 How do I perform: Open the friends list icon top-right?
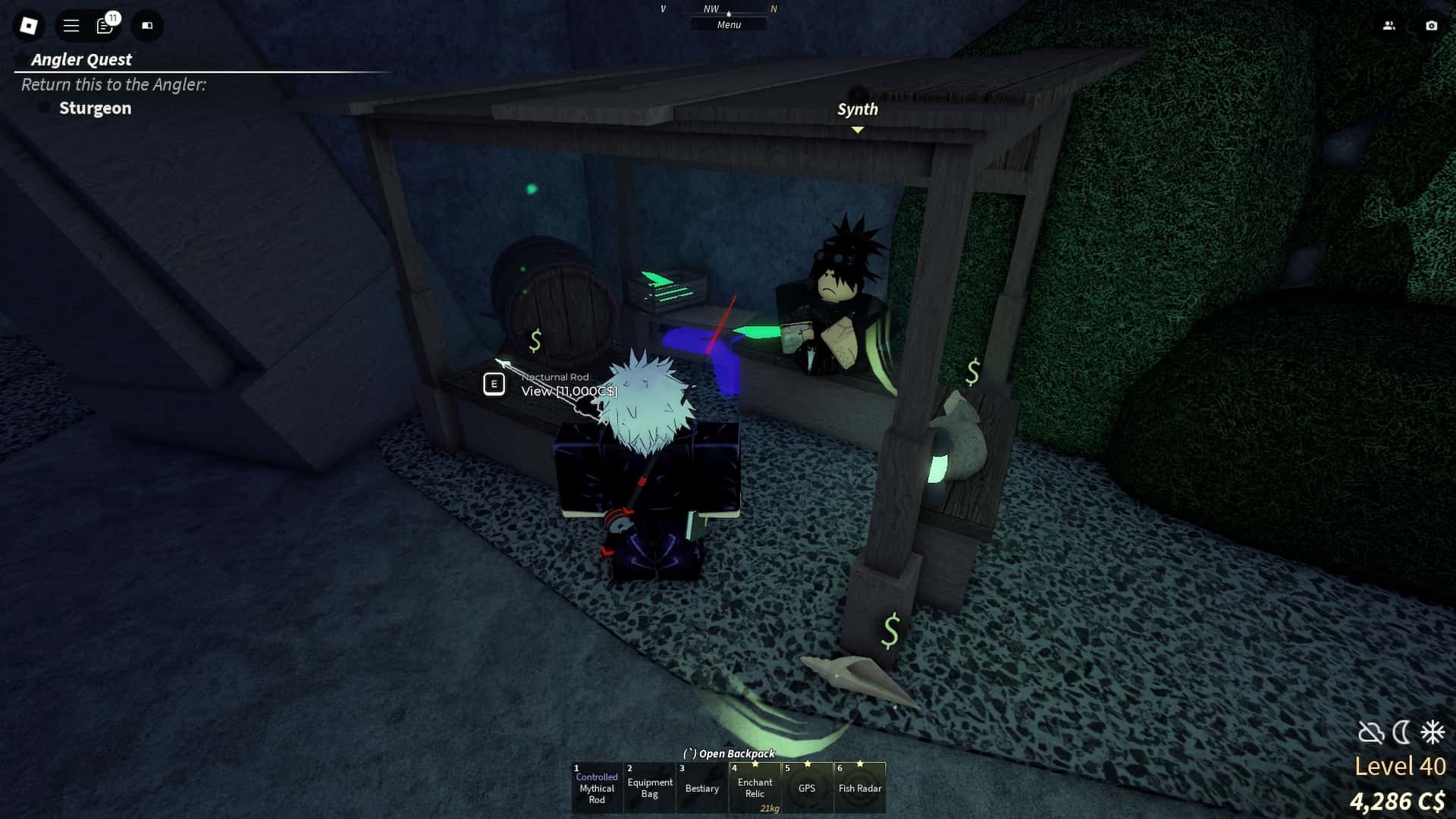coord(1389,25)
